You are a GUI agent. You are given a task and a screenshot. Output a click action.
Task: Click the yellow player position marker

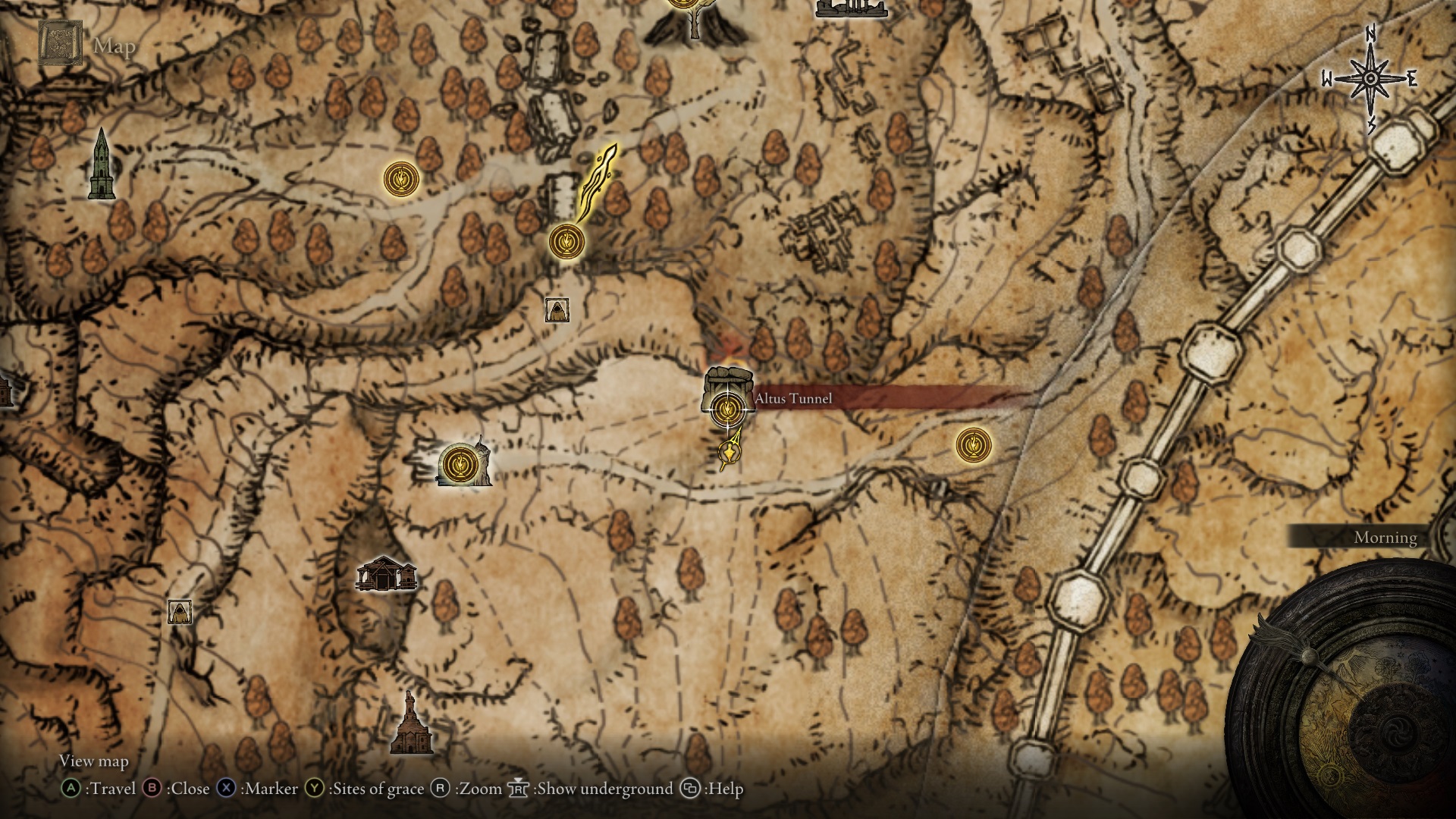pyautogui.click(x=730, y=452)
